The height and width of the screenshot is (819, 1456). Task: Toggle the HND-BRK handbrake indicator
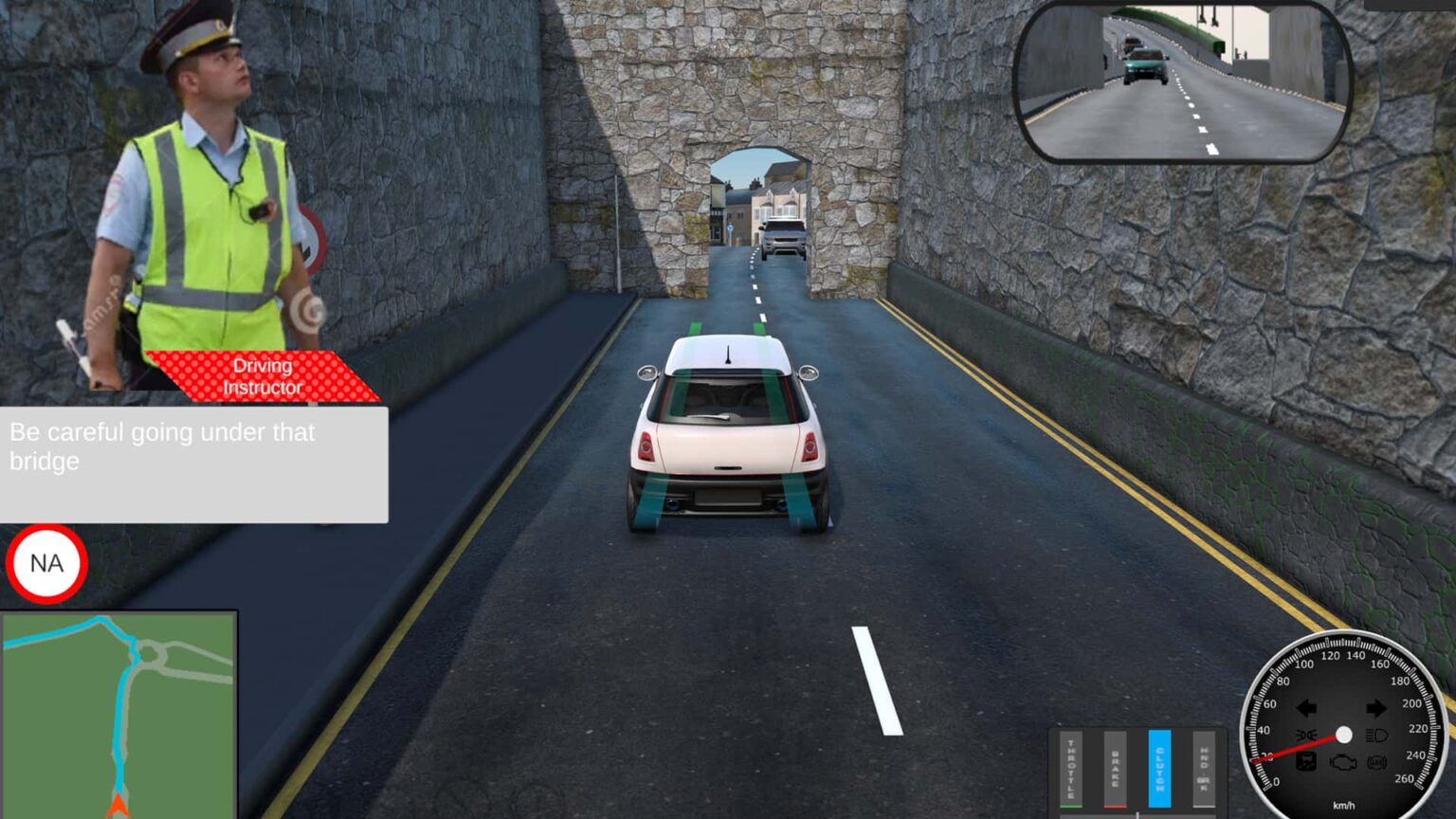(x=1203, y=768)
